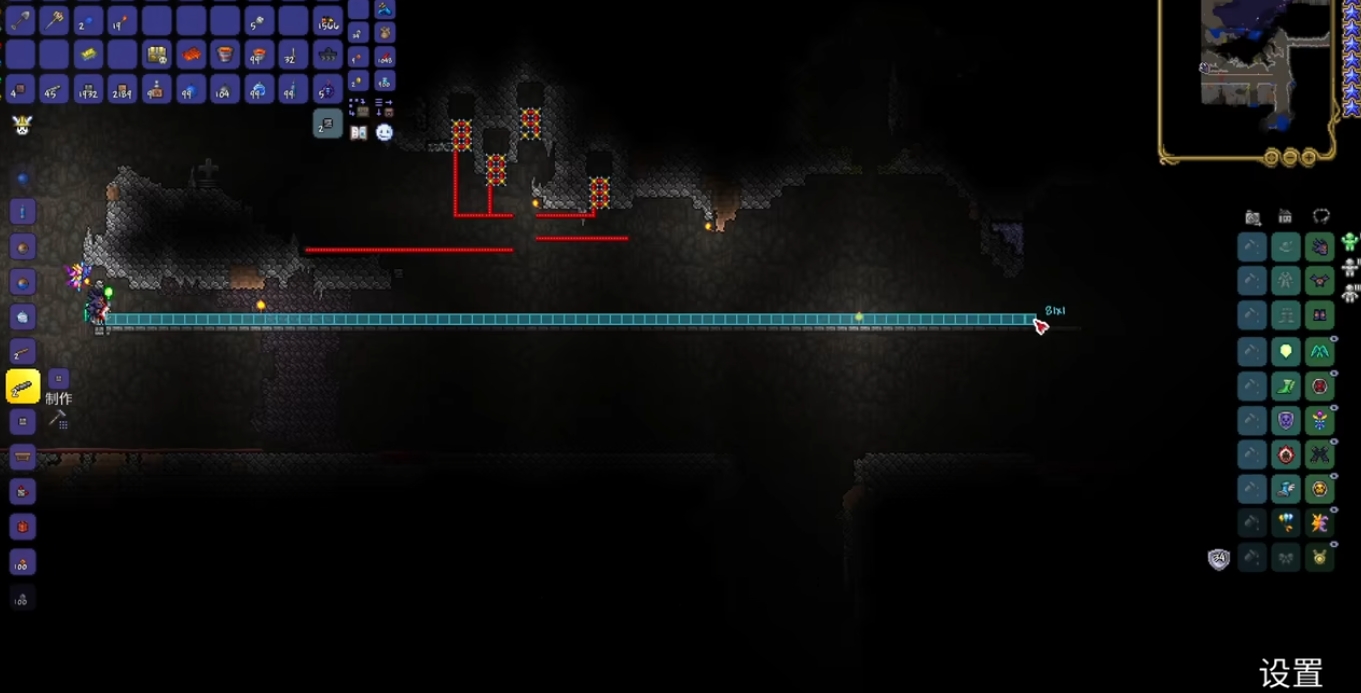This screenshot has height=693, width=1361.
Task: Open the housing menu icon
Action: pyautogui.click(x=1286, y=216)
